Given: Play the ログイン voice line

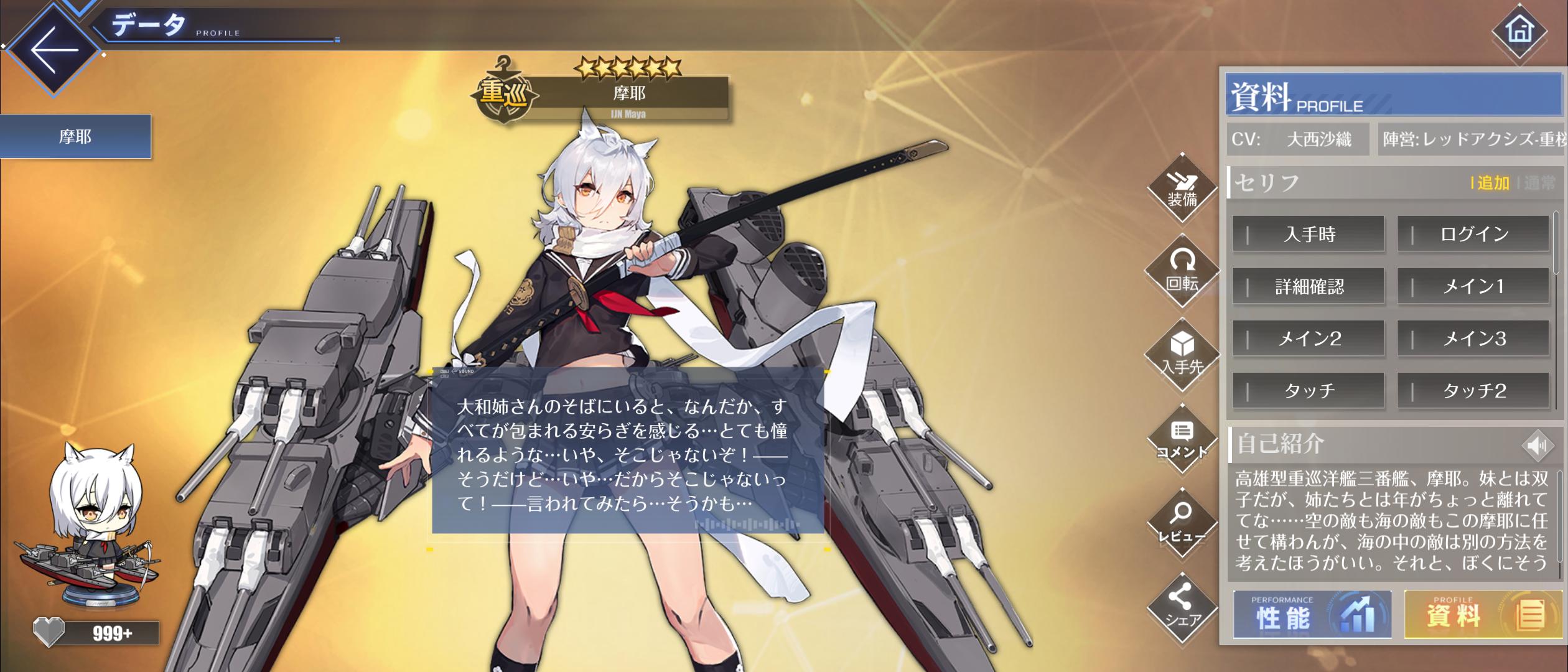Looking at the screenshot, I should tap(1473, 235).
